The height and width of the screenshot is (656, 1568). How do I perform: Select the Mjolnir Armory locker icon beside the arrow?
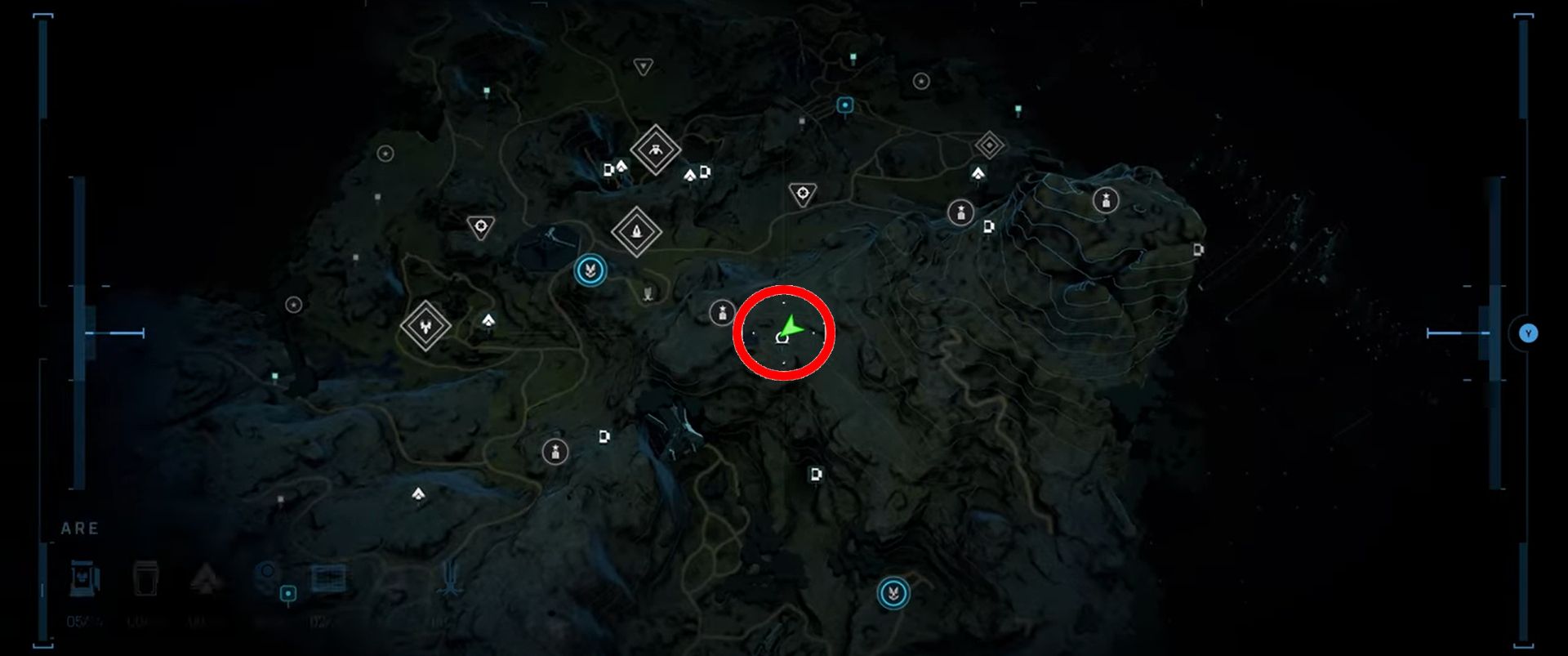[x=723, y=310]
